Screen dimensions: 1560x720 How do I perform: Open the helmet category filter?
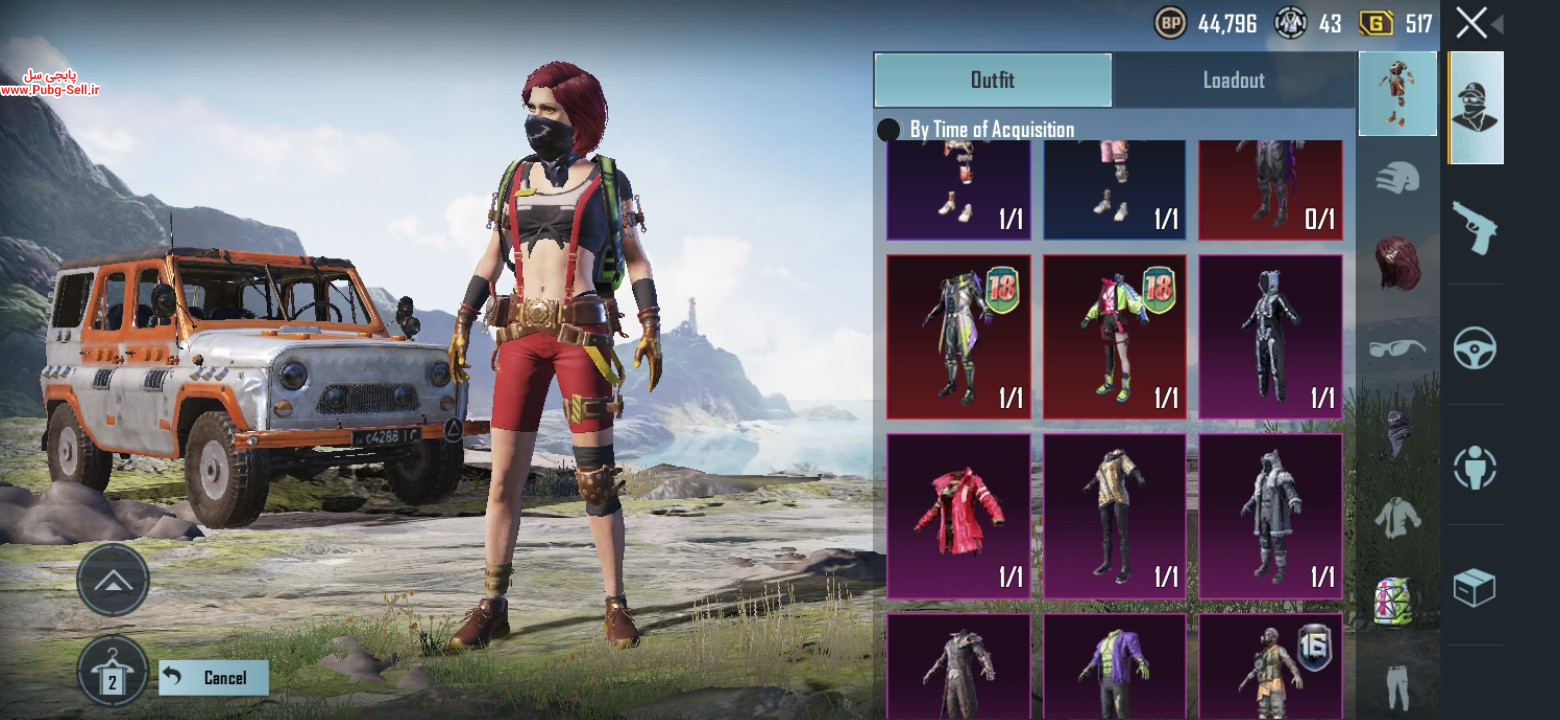[1397, 180]
